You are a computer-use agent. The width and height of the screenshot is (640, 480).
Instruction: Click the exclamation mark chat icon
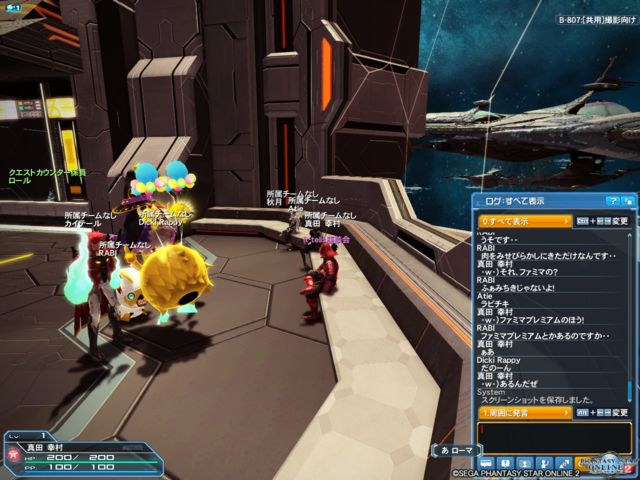click(506, 463)
